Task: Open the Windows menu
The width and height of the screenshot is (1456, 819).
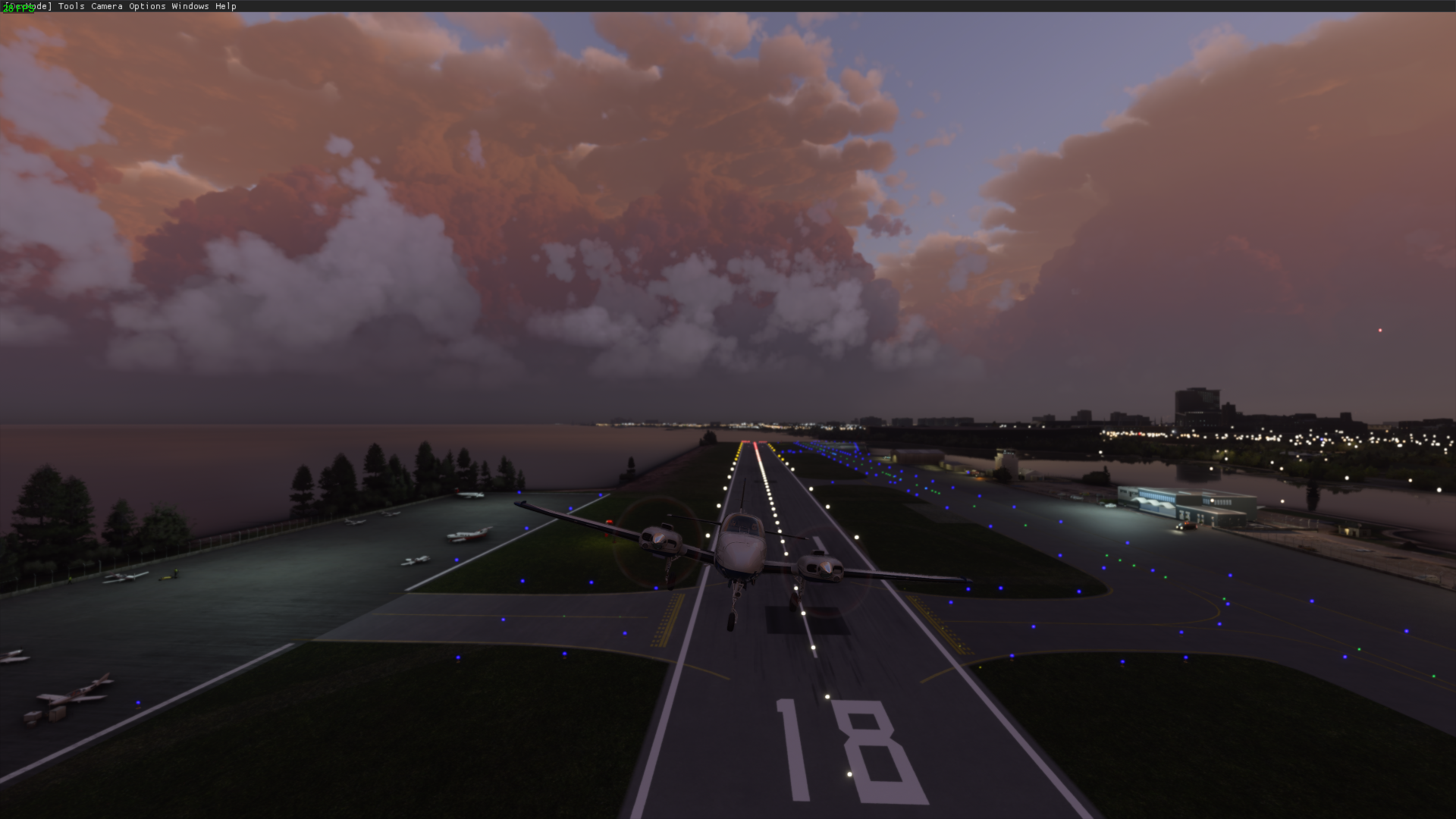Action: coord(190,6)
